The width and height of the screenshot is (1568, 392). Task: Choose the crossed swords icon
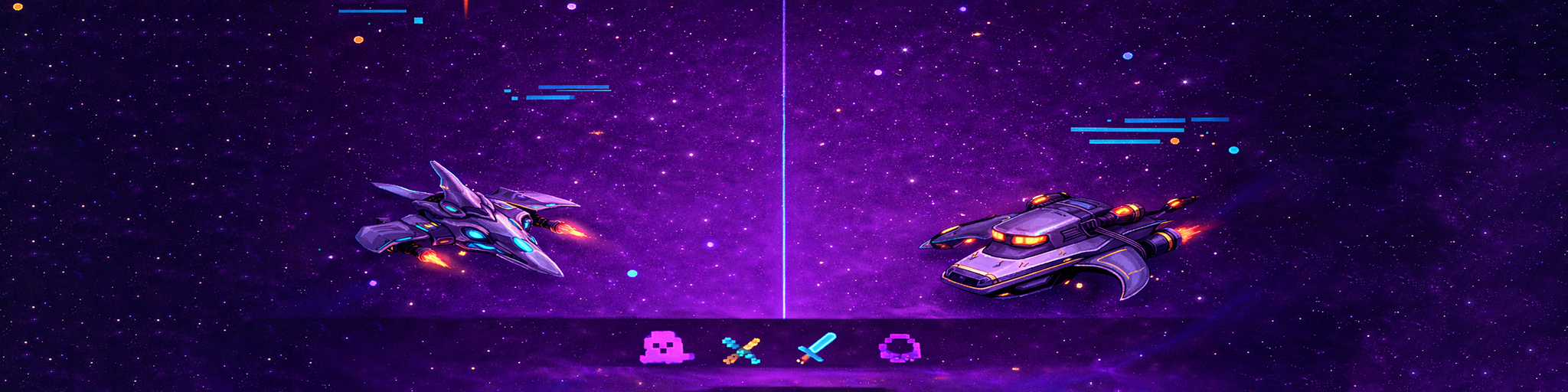740,350
